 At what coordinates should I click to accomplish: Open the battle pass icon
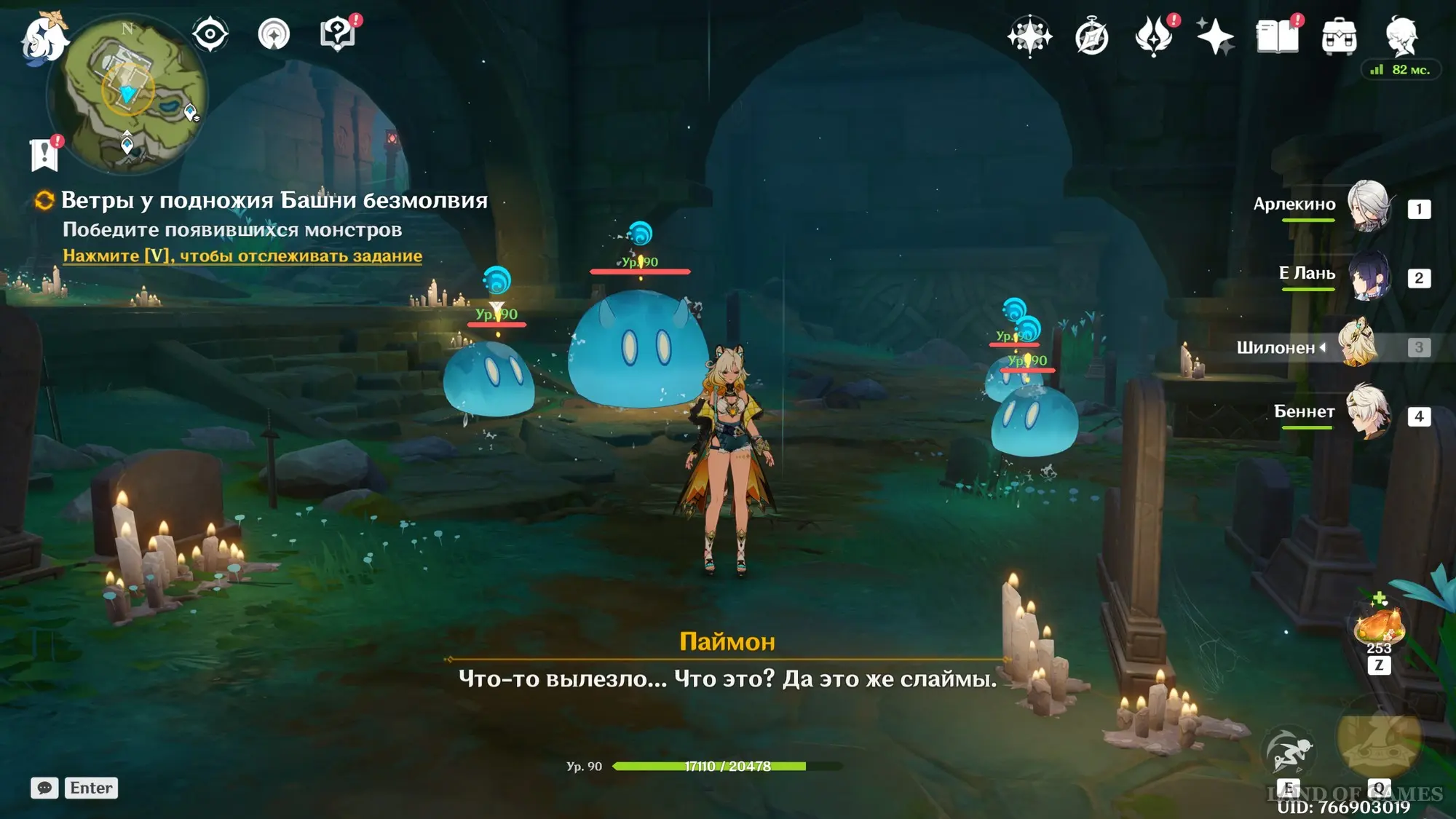(x=1154, y=36)
